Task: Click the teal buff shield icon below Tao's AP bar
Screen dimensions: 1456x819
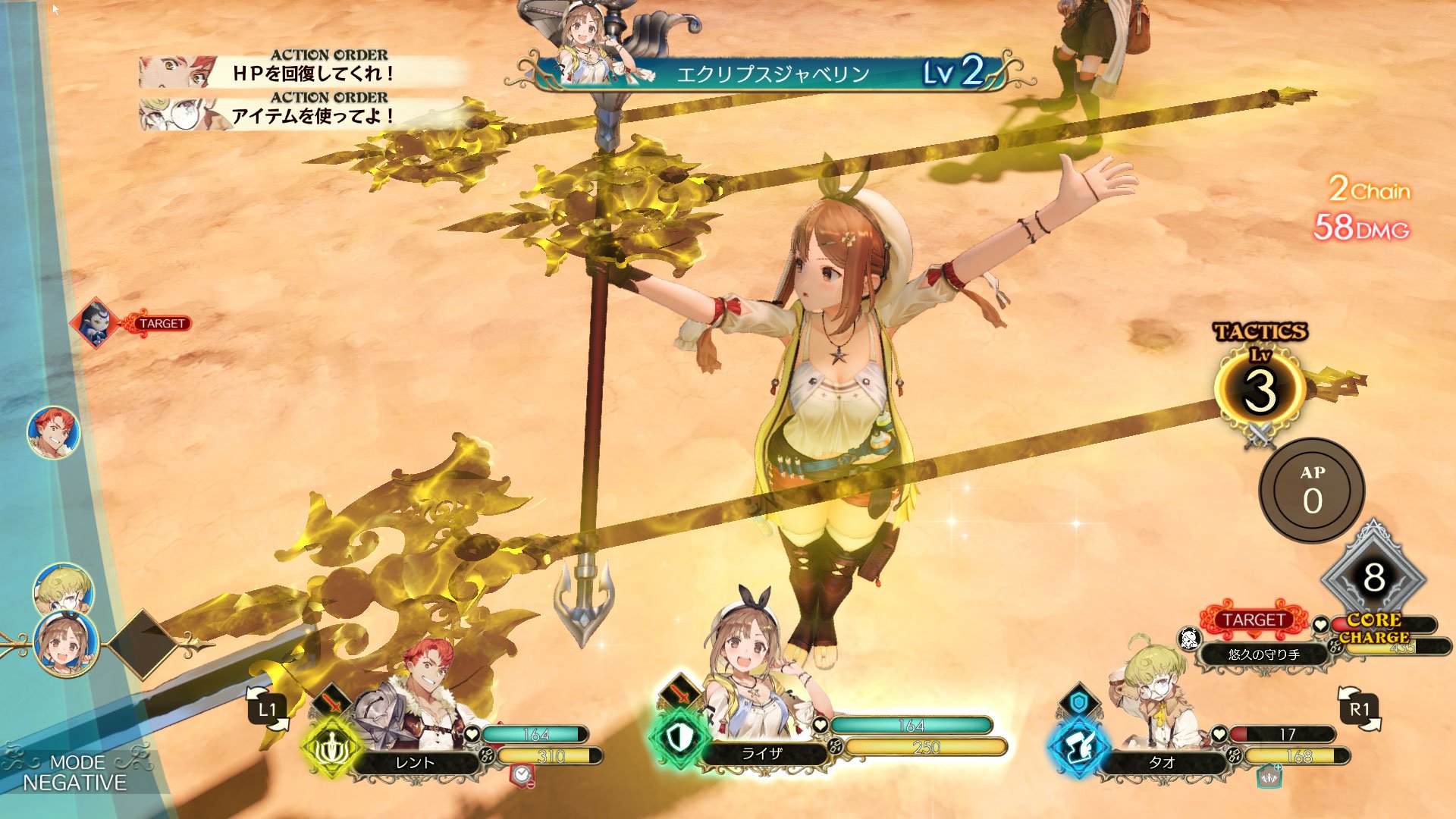Action: [1269, 778]
